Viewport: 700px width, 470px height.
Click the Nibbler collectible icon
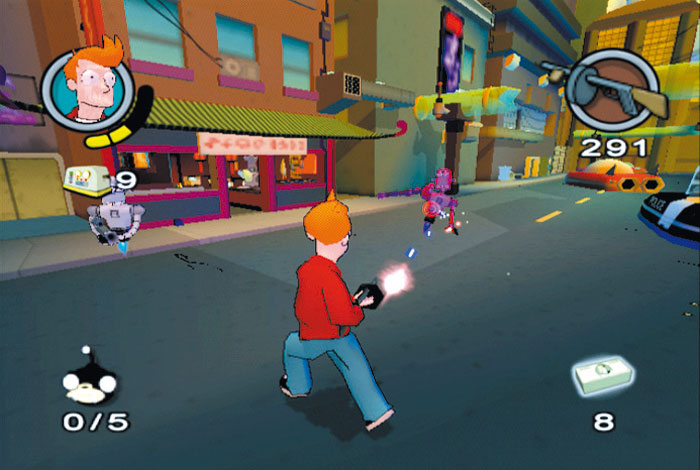pyautogui.click(x=89, y=378)
